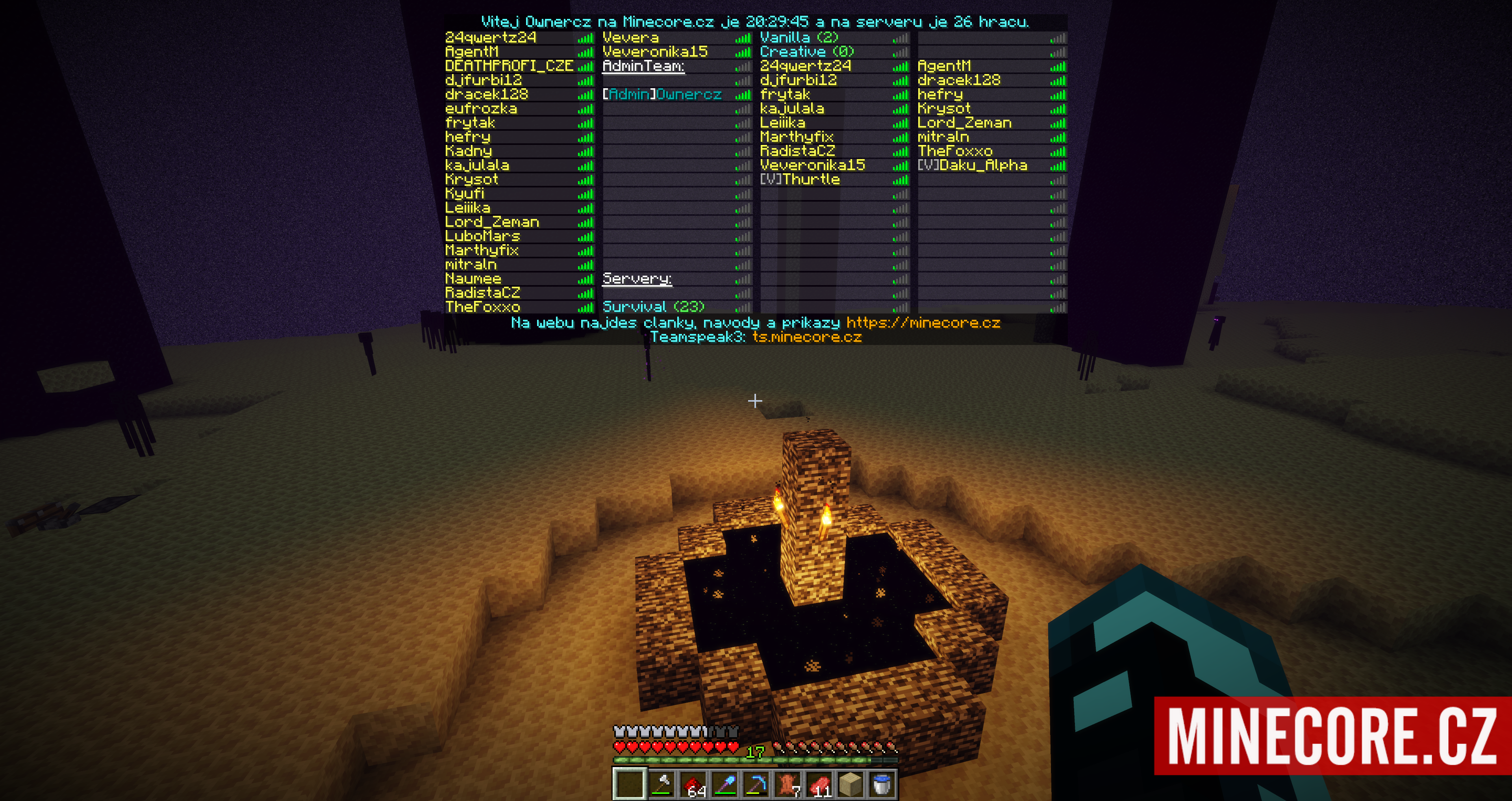Select the wooden log block slot
1512x801 pixels.
tap(850, 784)
